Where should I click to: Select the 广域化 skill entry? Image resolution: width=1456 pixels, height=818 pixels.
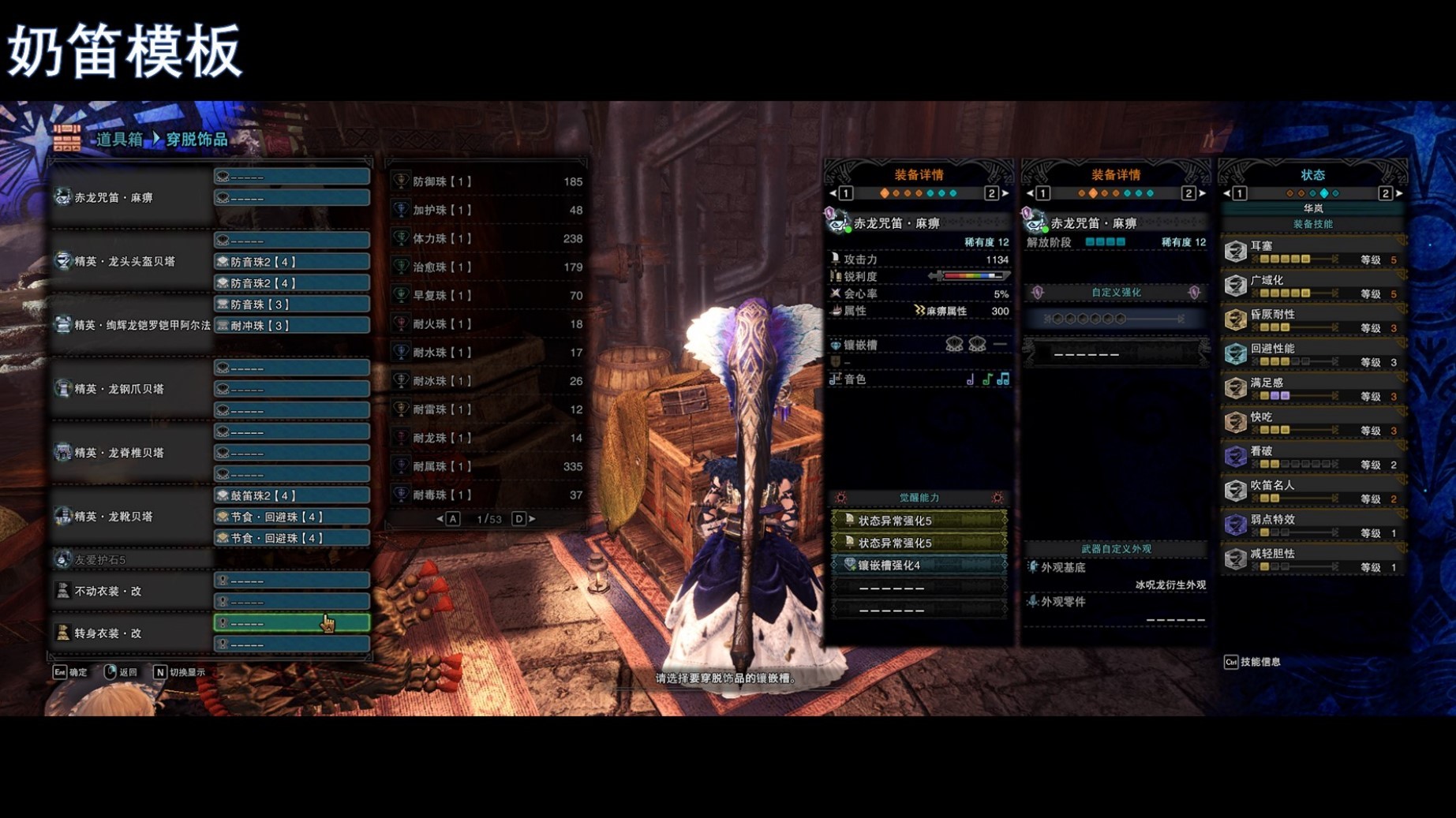click(x=1312, y=286)
